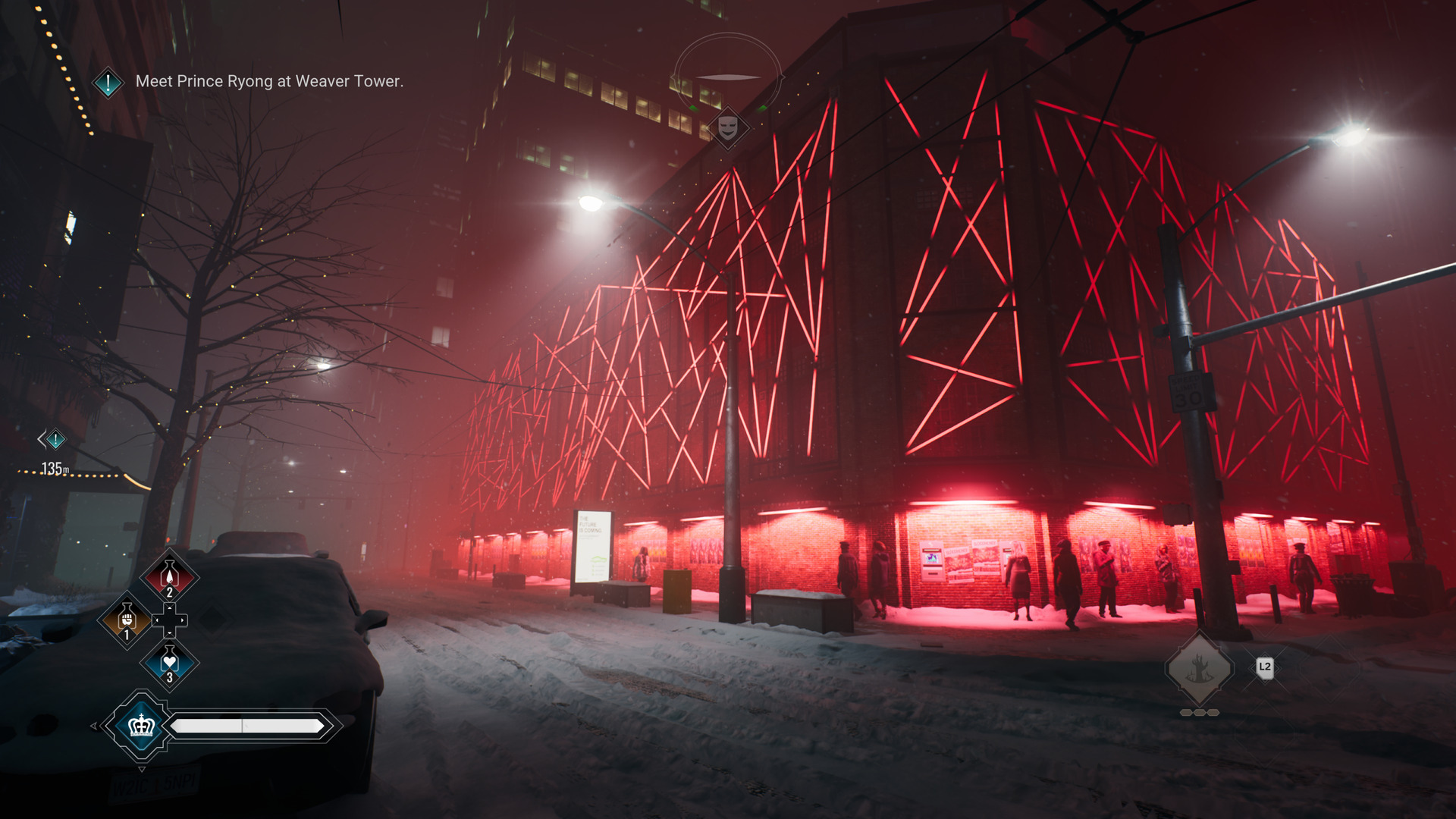This screenshot has width=1456, height=819.
Task: Activate the clawed hand ability icon
Action: click(1199, 670)
